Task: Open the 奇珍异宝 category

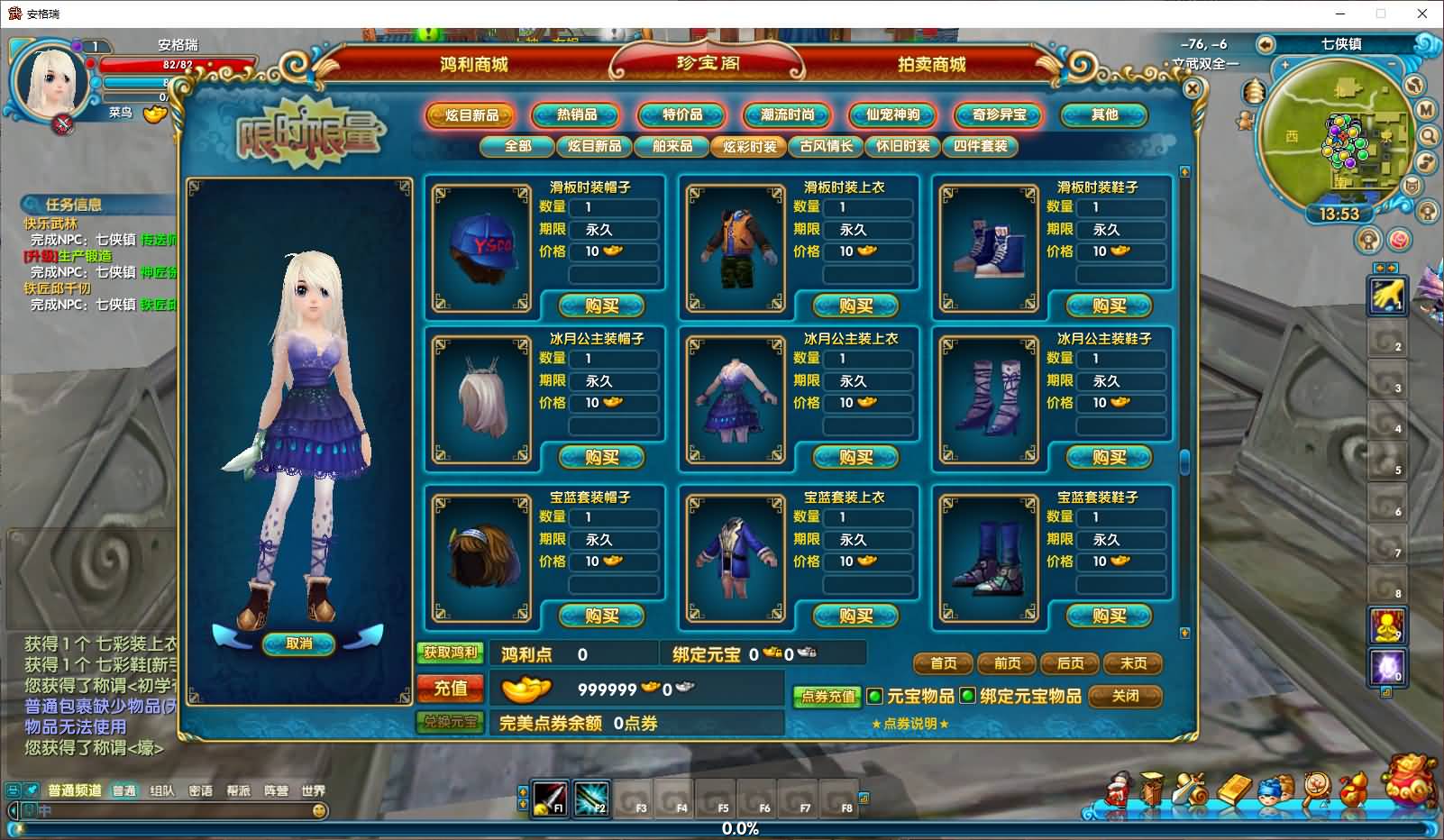Action: (999, 115)
